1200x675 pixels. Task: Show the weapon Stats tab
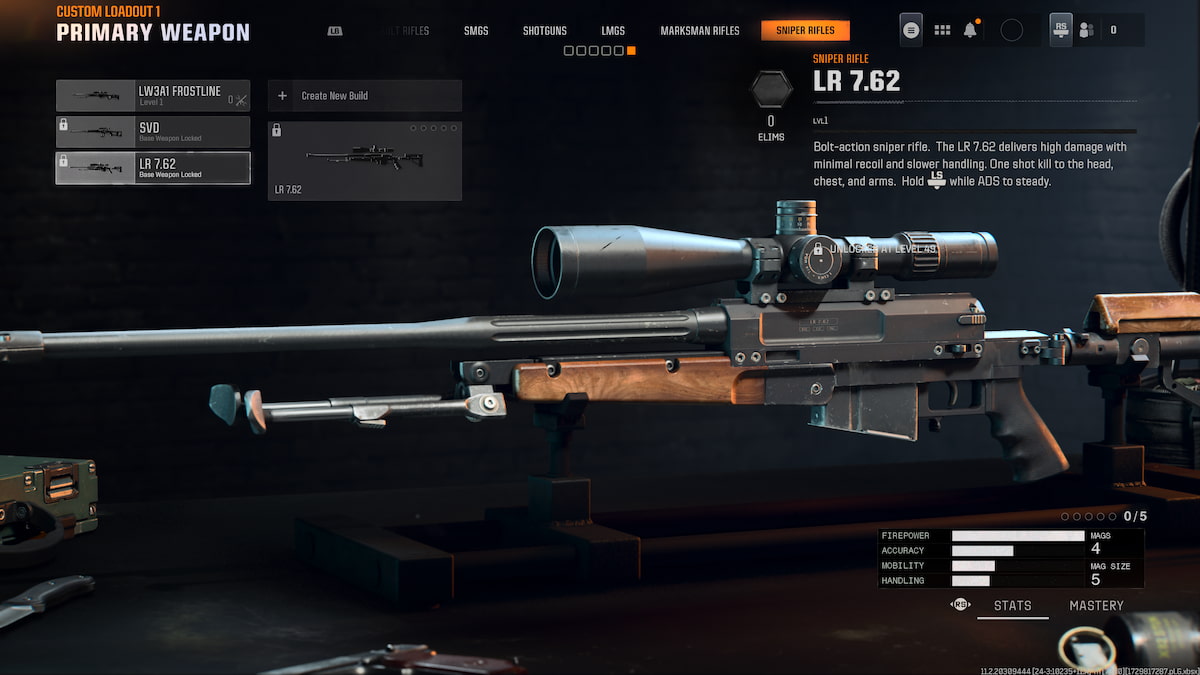pos(1012,606)
